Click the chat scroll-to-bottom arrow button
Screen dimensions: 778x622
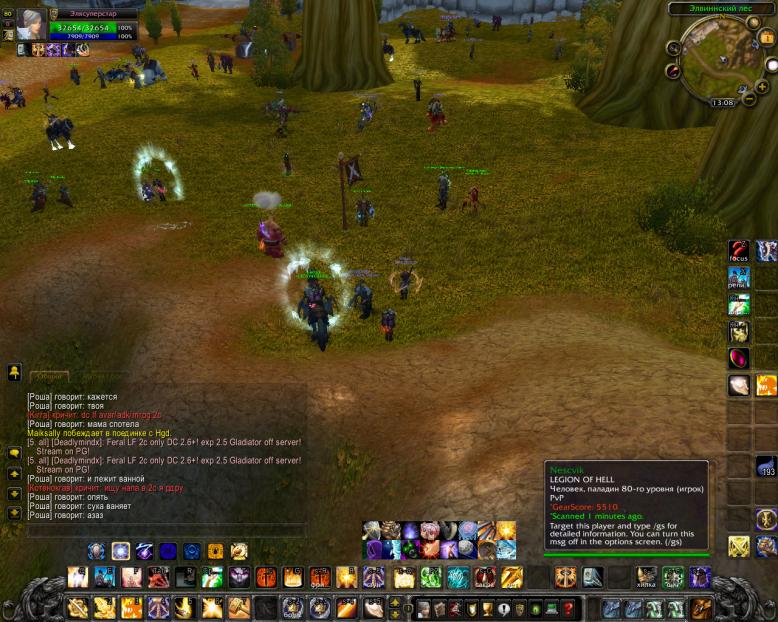coord(14,513)
